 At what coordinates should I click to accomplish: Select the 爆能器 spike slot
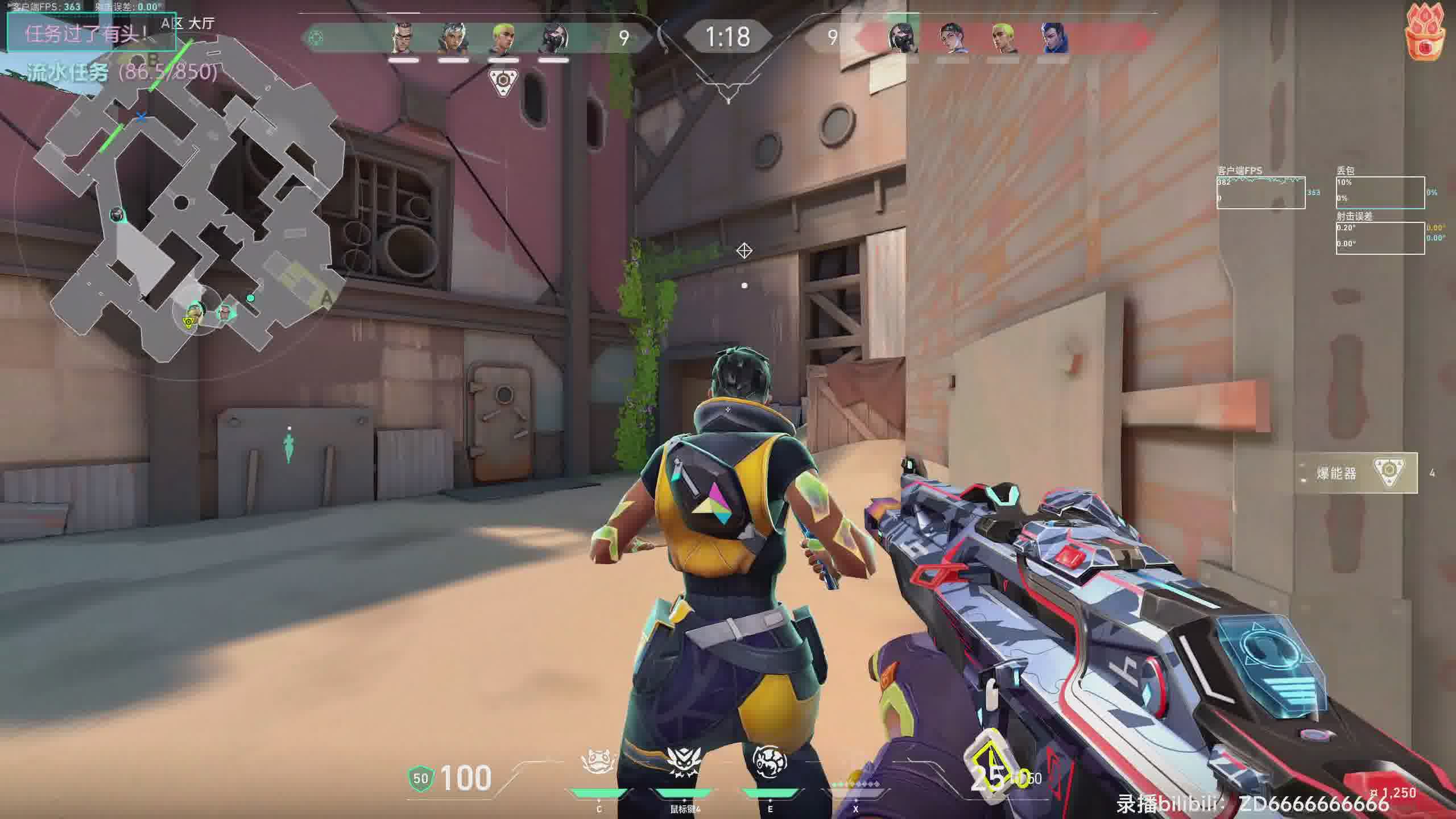[x=1356, y=473]
